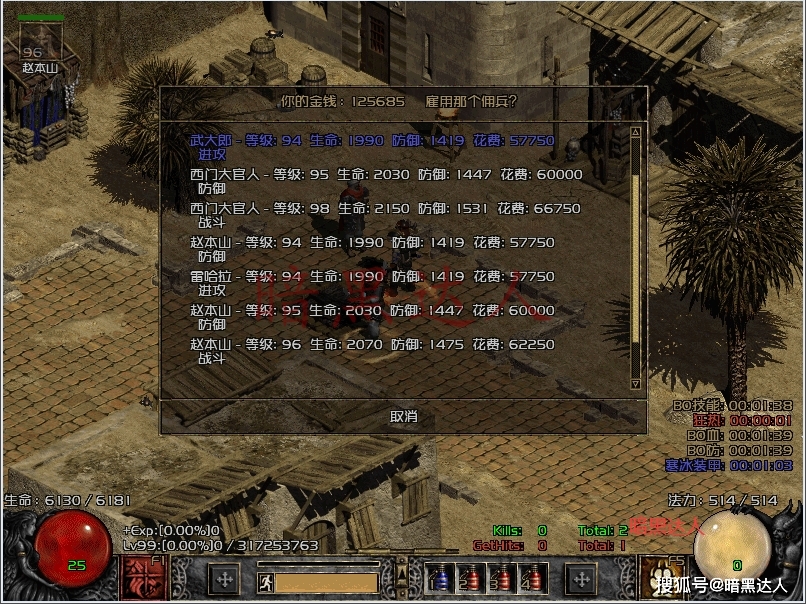This screenshot has width=806, height=604.
Task: Select 赵本山 costing 60000 gold
Action: tap(372, 310)
